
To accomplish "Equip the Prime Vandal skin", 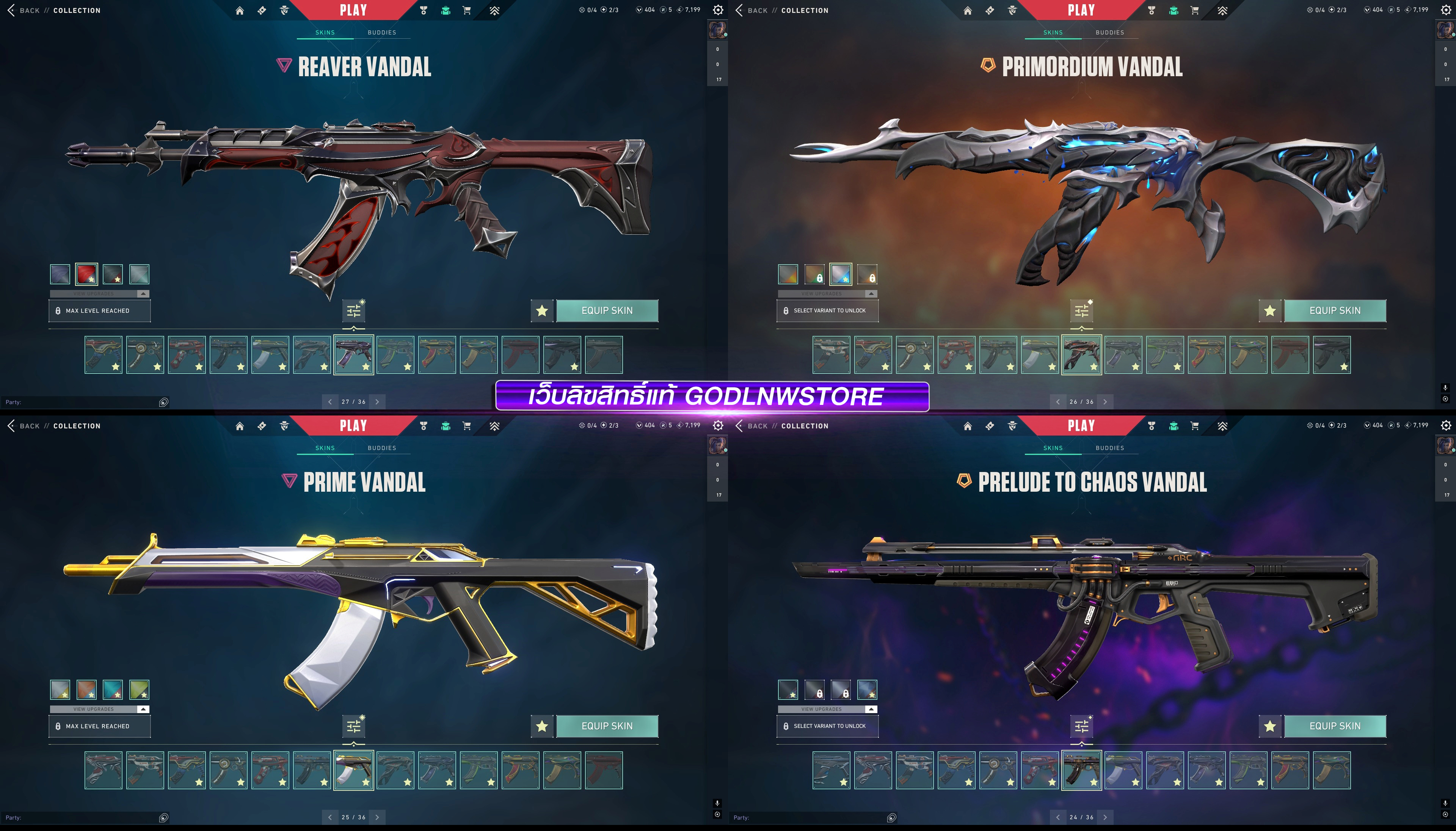I will pos(607,726).
